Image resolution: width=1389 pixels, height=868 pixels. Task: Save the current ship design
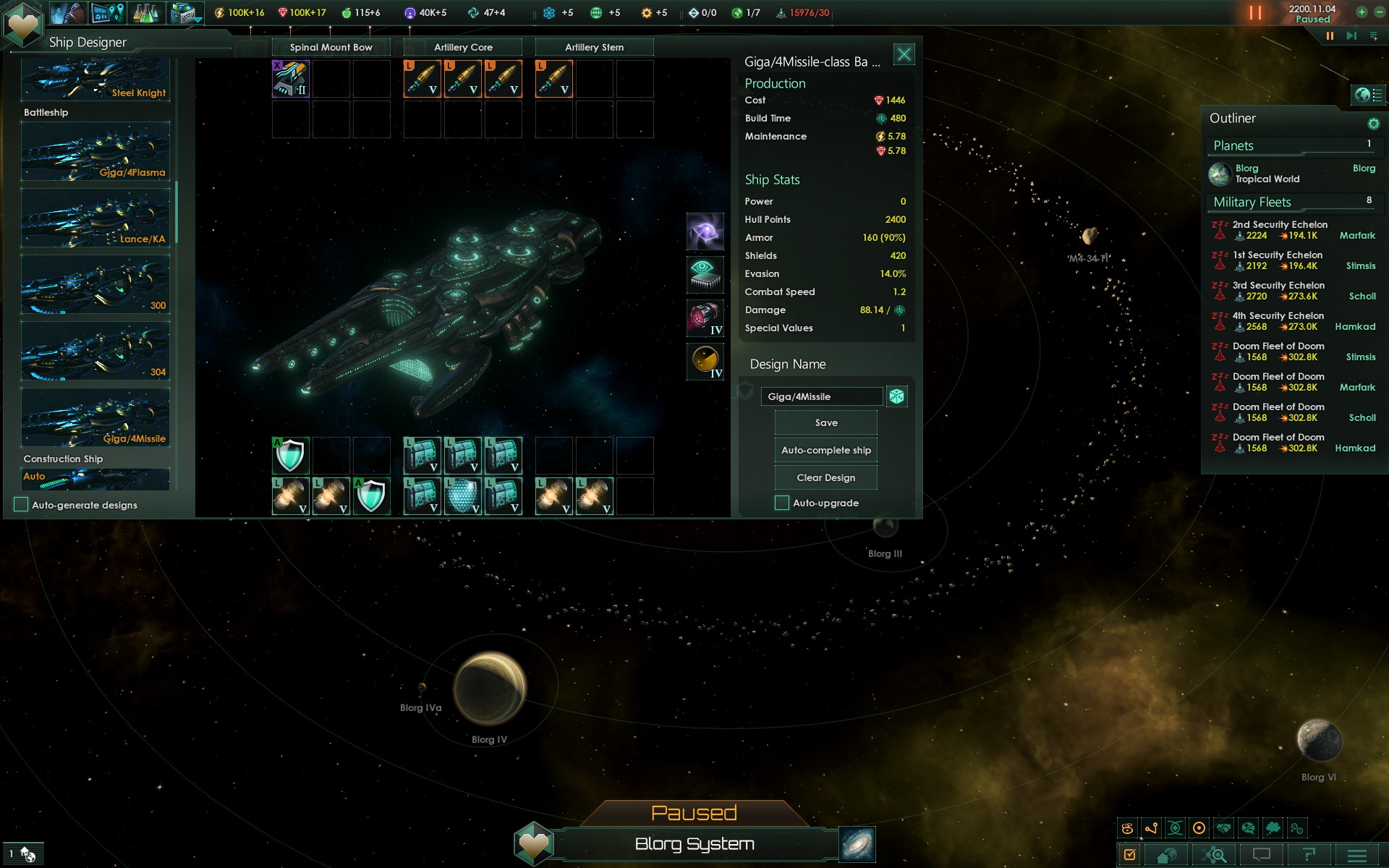[825, 423]
